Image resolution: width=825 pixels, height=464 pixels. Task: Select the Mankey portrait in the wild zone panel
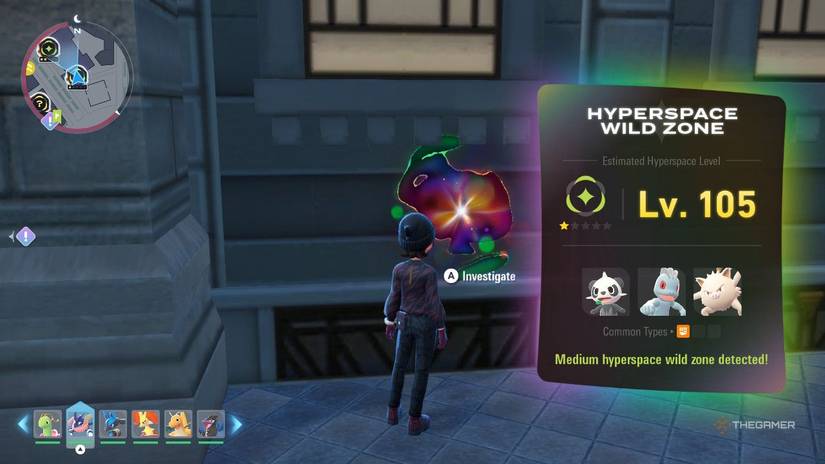[x=717, y=292]
